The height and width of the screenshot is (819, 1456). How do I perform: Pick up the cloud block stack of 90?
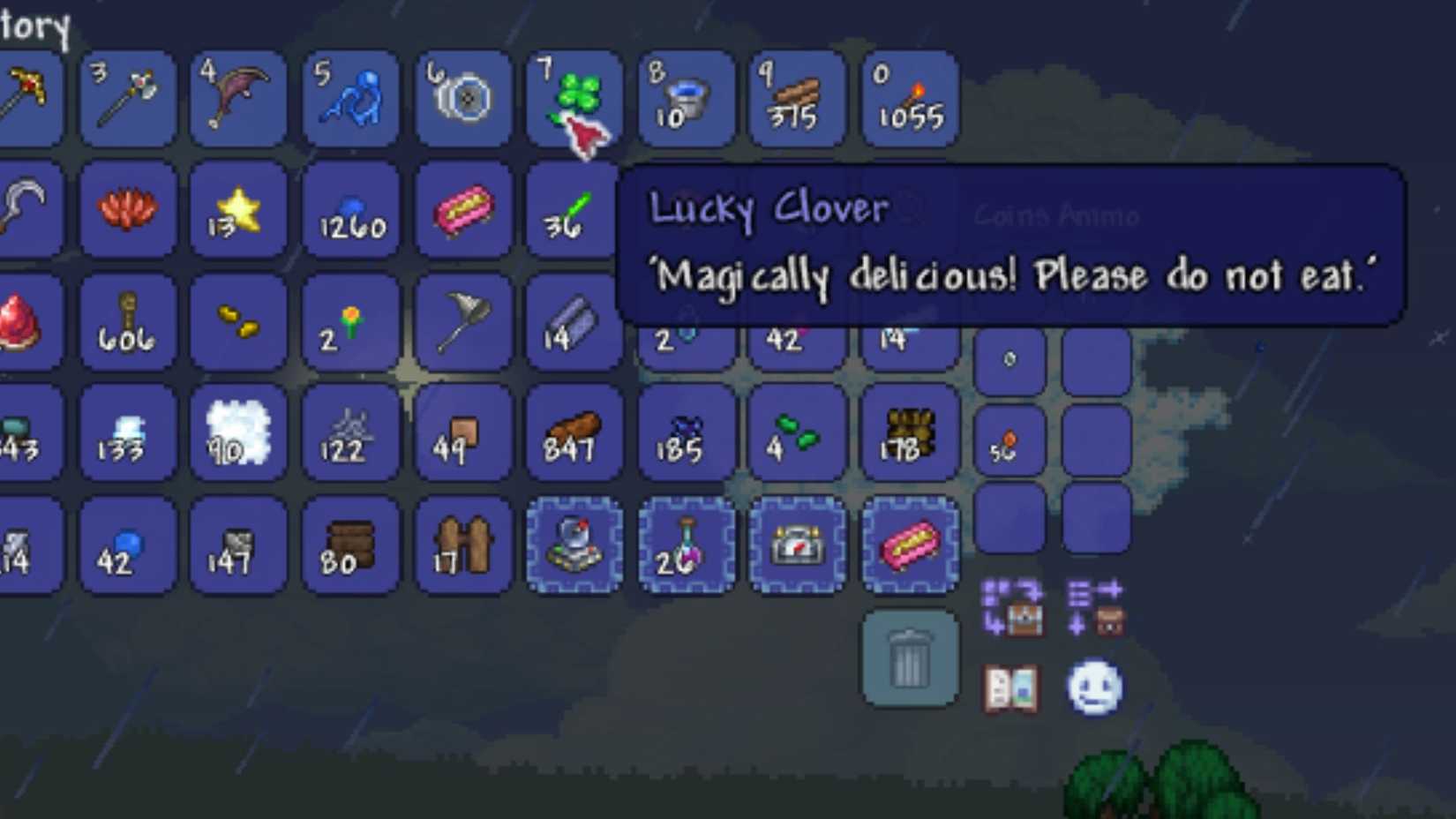tap(238, 434)
